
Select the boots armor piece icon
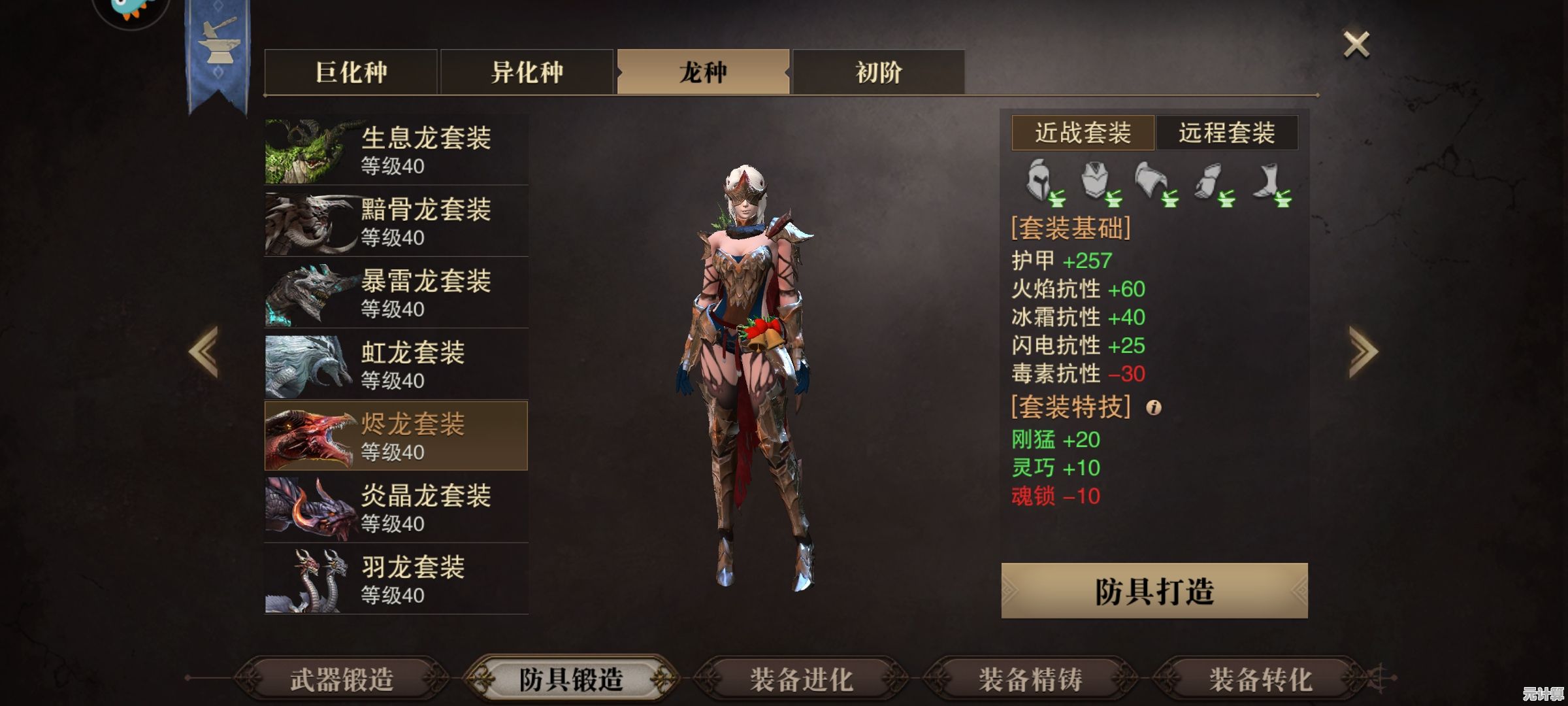point(1271,181)
